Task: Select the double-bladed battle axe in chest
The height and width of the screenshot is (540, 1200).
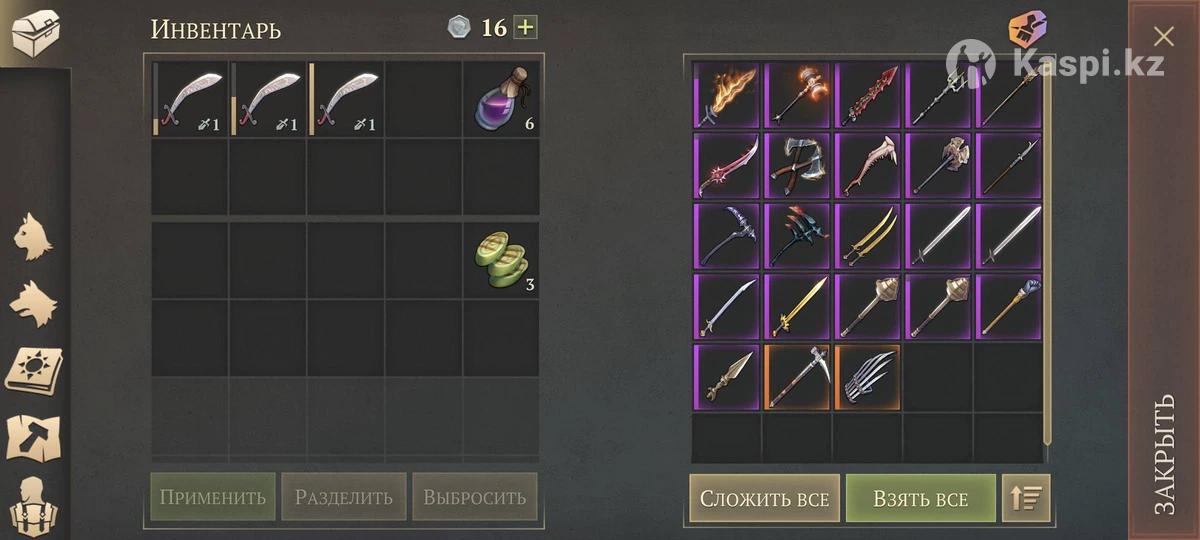Action: tap(797, 166)
